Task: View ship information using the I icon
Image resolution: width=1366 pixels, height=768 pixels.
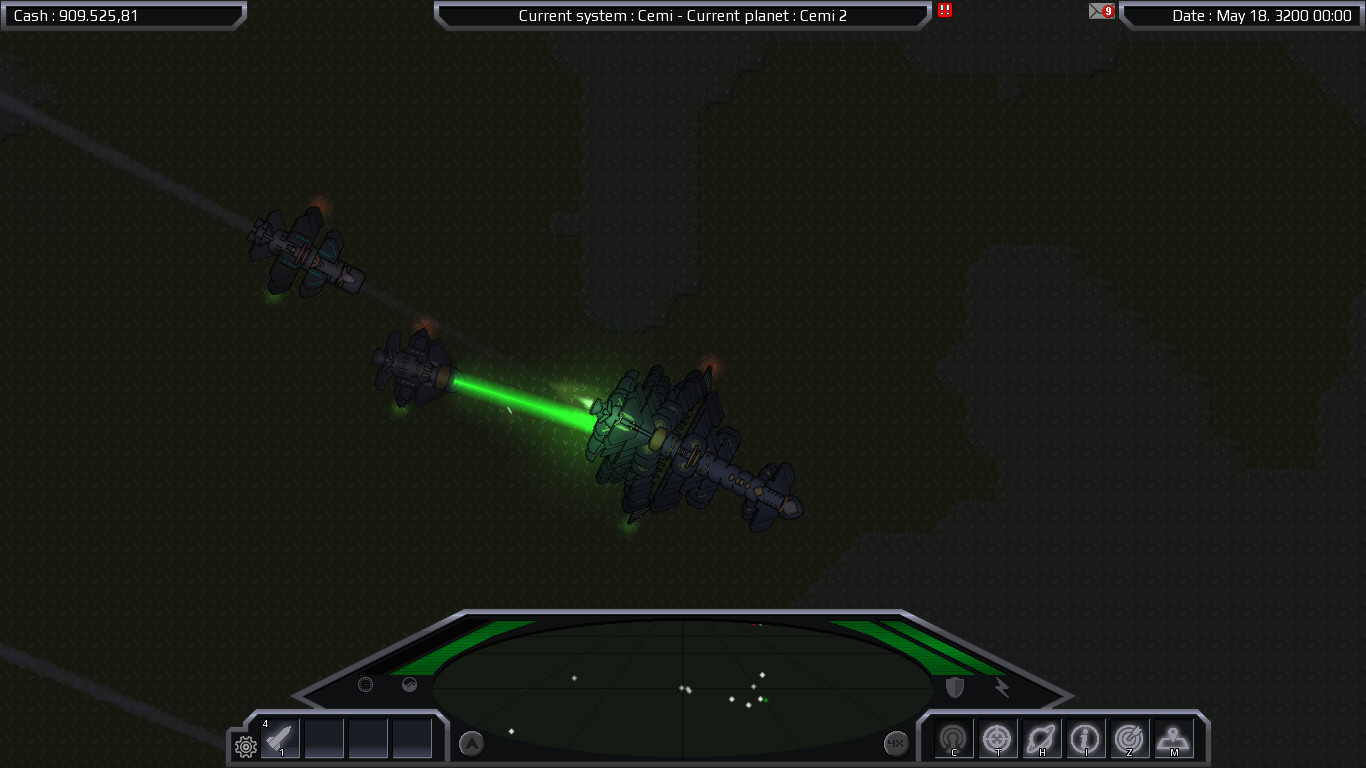Action: [1085, 738]
